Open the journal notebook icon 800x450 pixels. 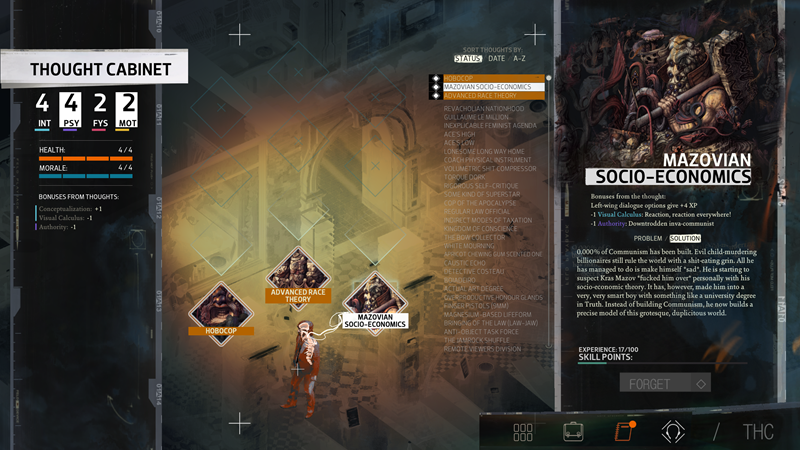[622, 432]
